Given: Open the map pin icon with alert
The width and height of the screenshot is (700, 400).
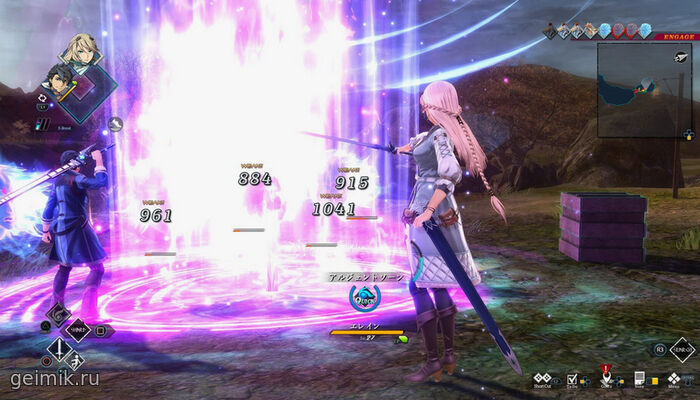Looking at the screenshot, I should coord(605,378).
